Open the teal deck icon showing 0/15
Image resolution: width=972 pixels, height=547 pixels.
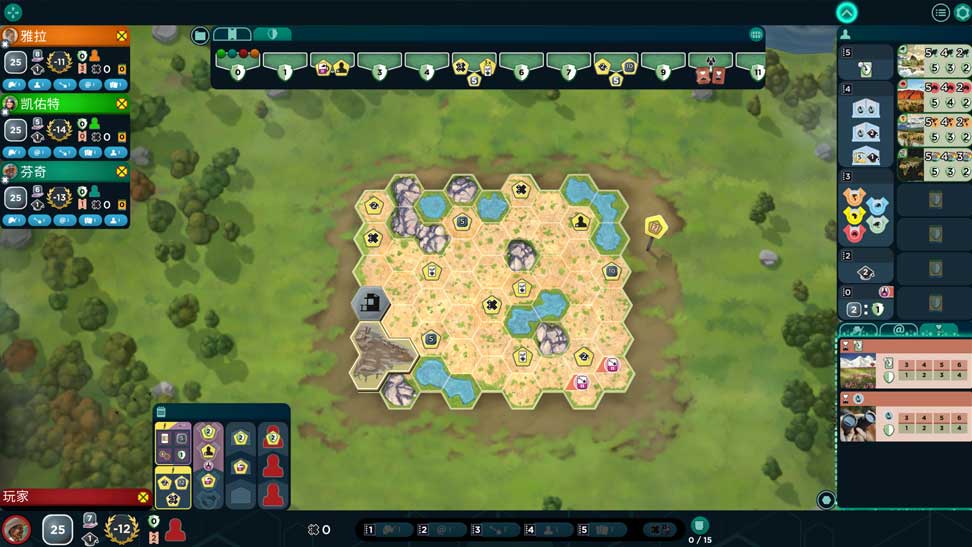tap(700, 526)
